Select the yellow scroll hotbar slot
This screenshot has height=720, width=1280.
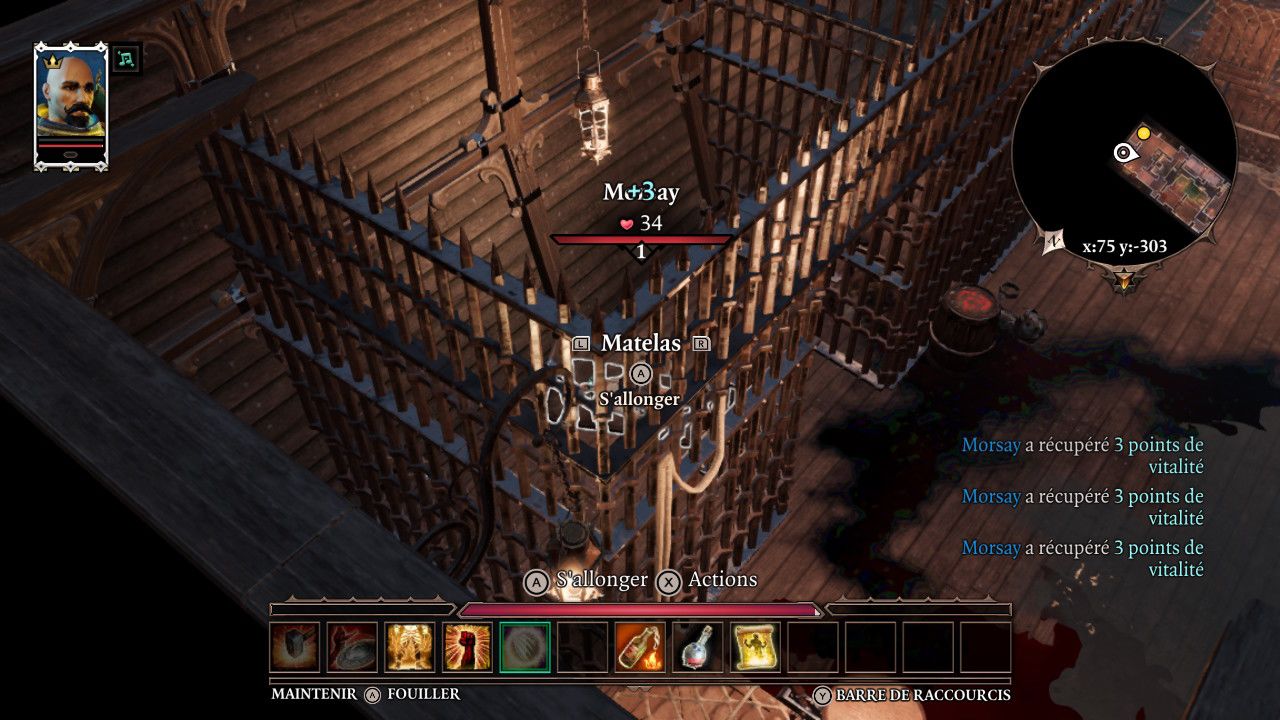click(x=755, y=647)
